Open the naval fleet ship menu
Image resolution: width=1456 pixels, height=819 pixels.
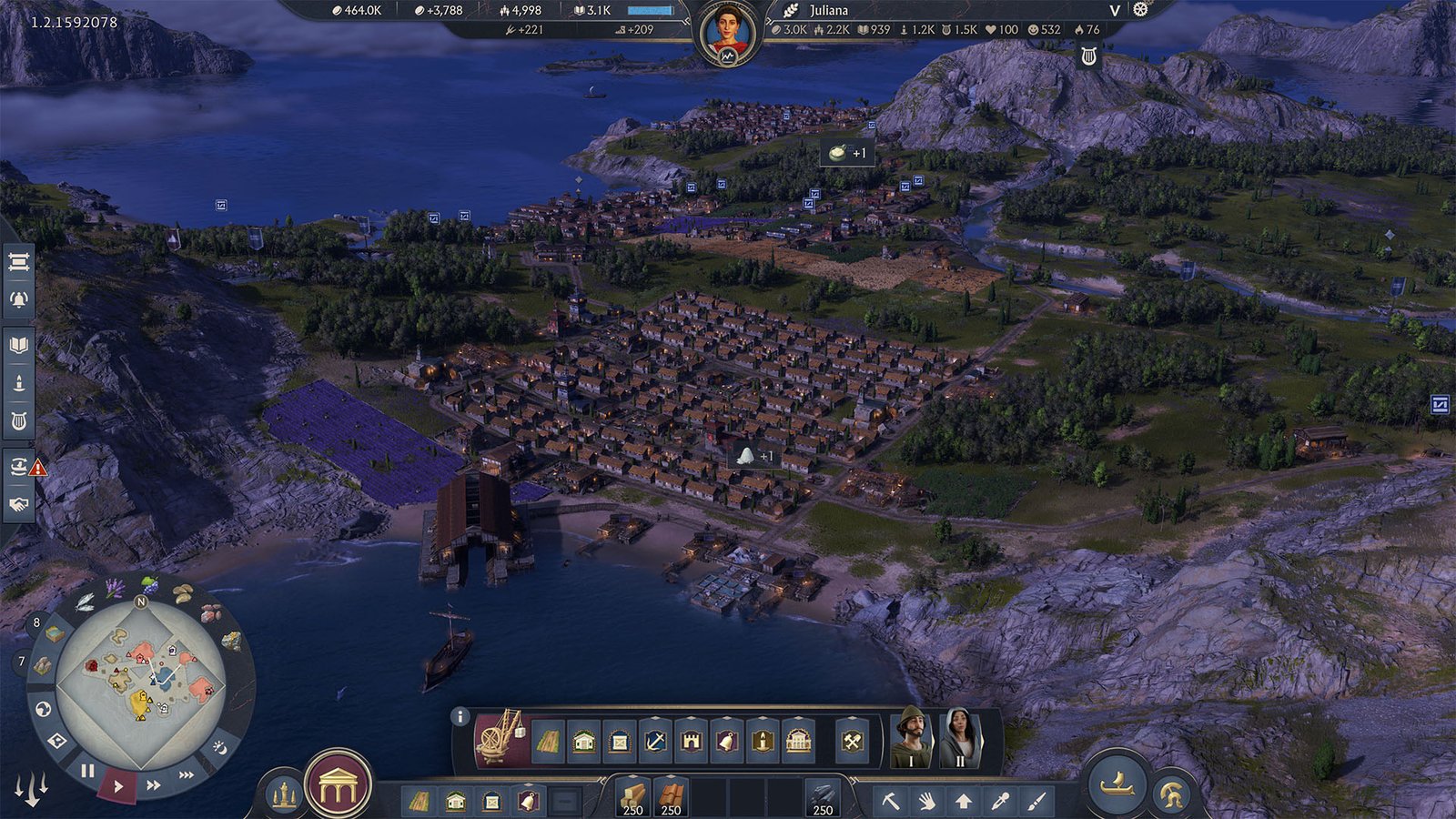[1117, 788]
